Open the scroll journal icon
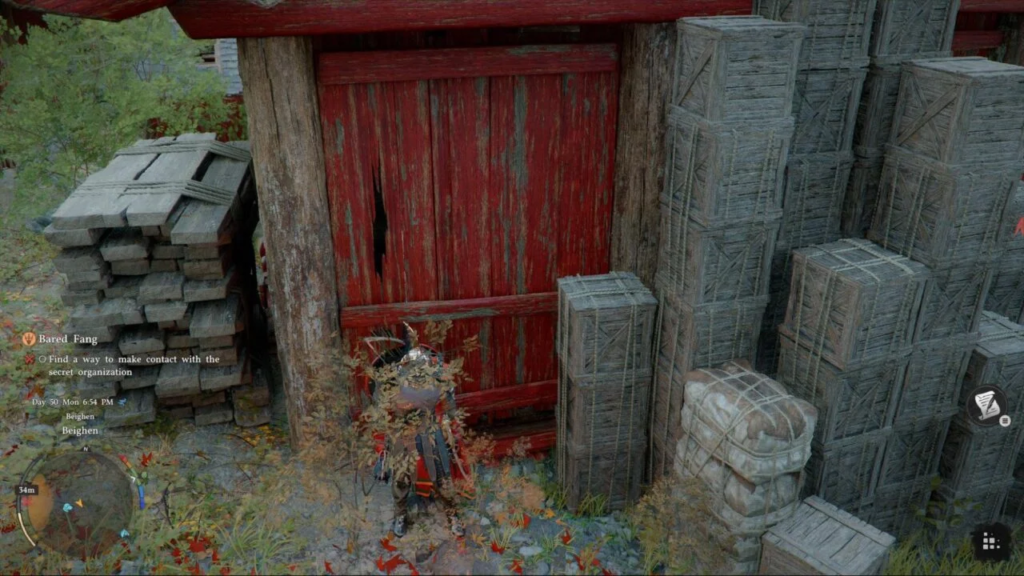 click(x=987, y=404)
